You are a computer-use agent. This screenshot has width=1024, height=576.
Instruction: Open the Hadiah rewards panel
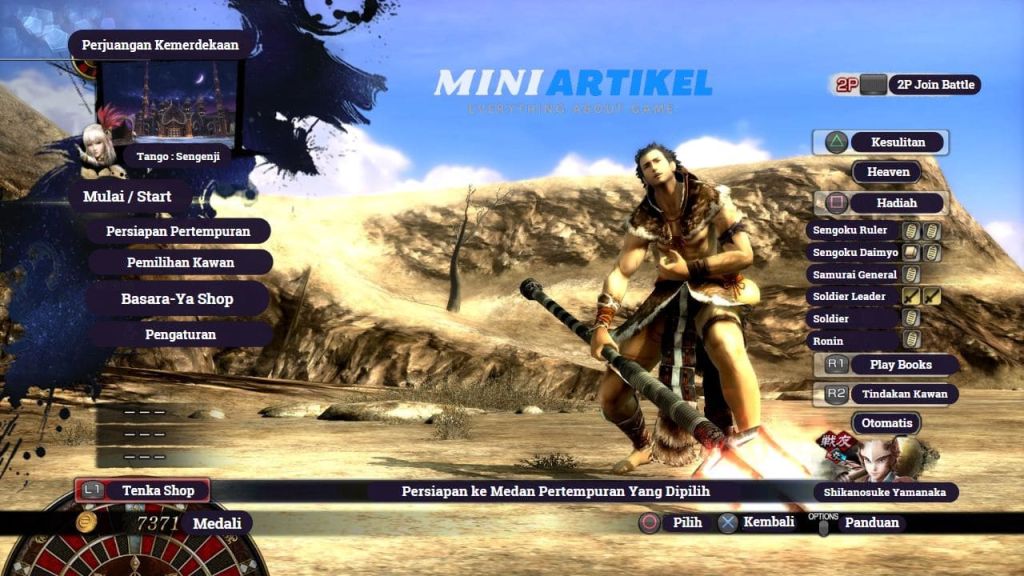click(x=895, y=203)
